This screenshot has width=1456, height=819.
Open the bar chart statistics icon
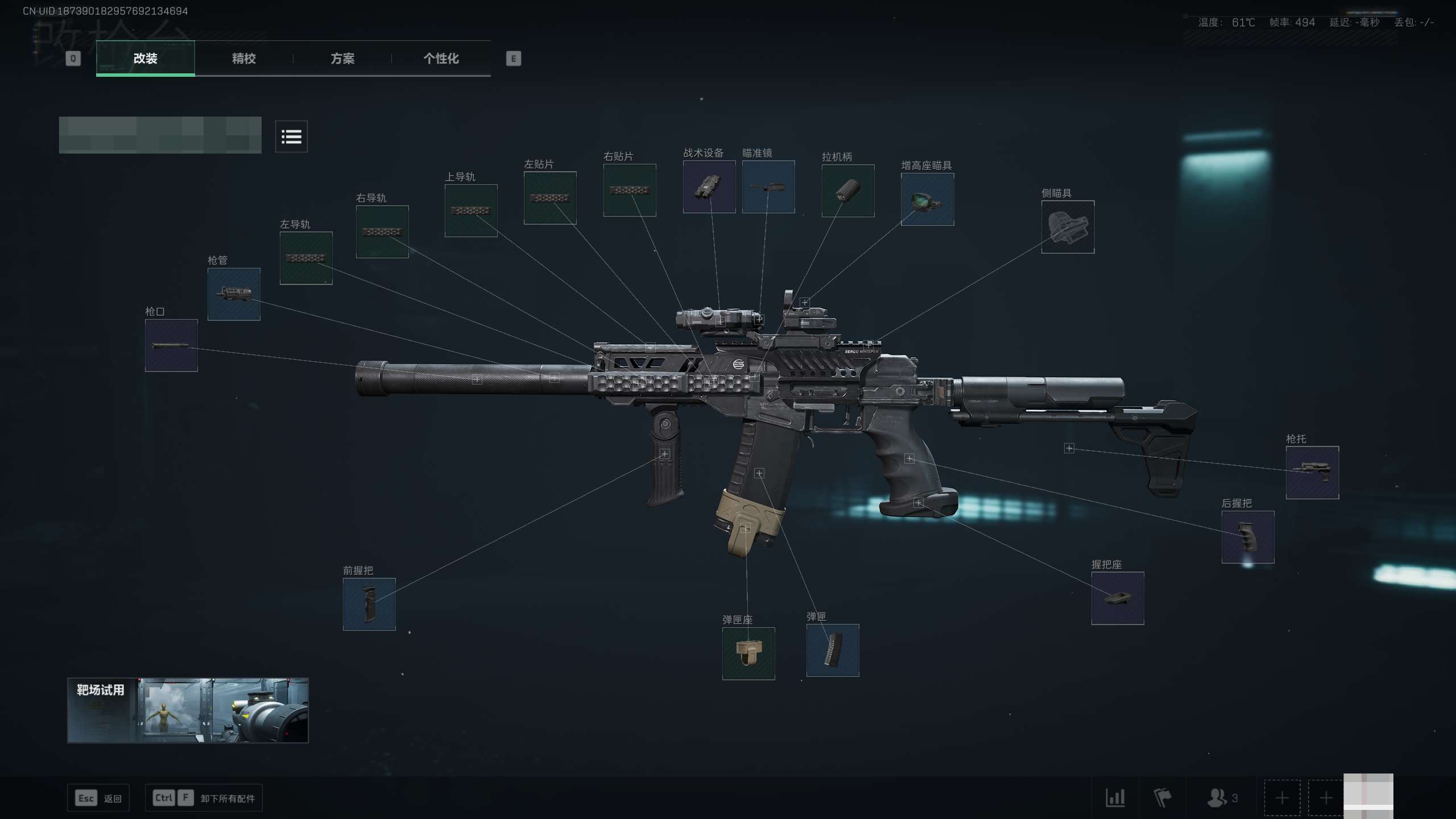coord(1115,798)
